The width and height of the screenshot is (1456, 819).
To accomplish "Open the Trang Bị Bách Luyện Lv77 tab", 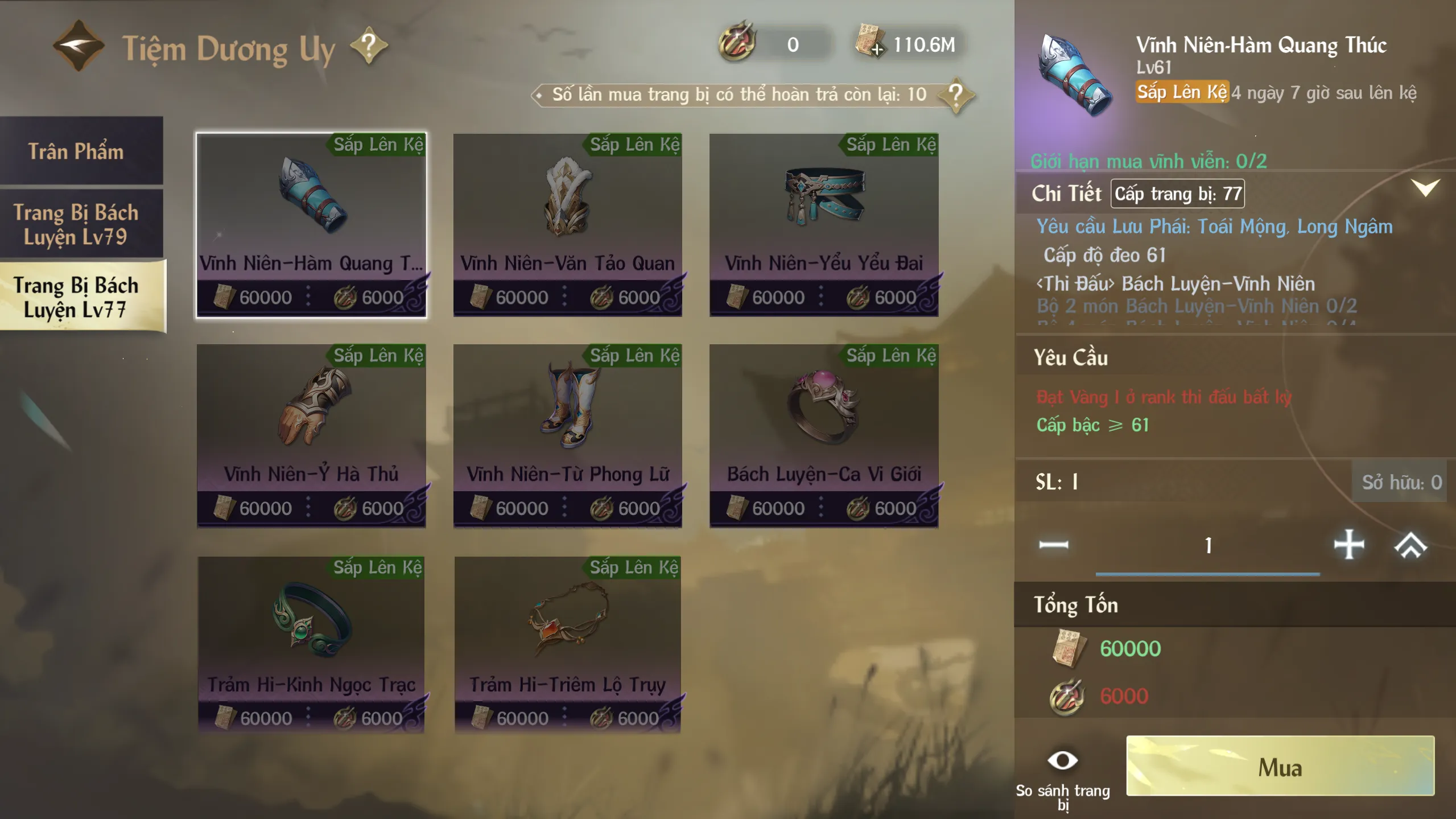I will [76, 297].
